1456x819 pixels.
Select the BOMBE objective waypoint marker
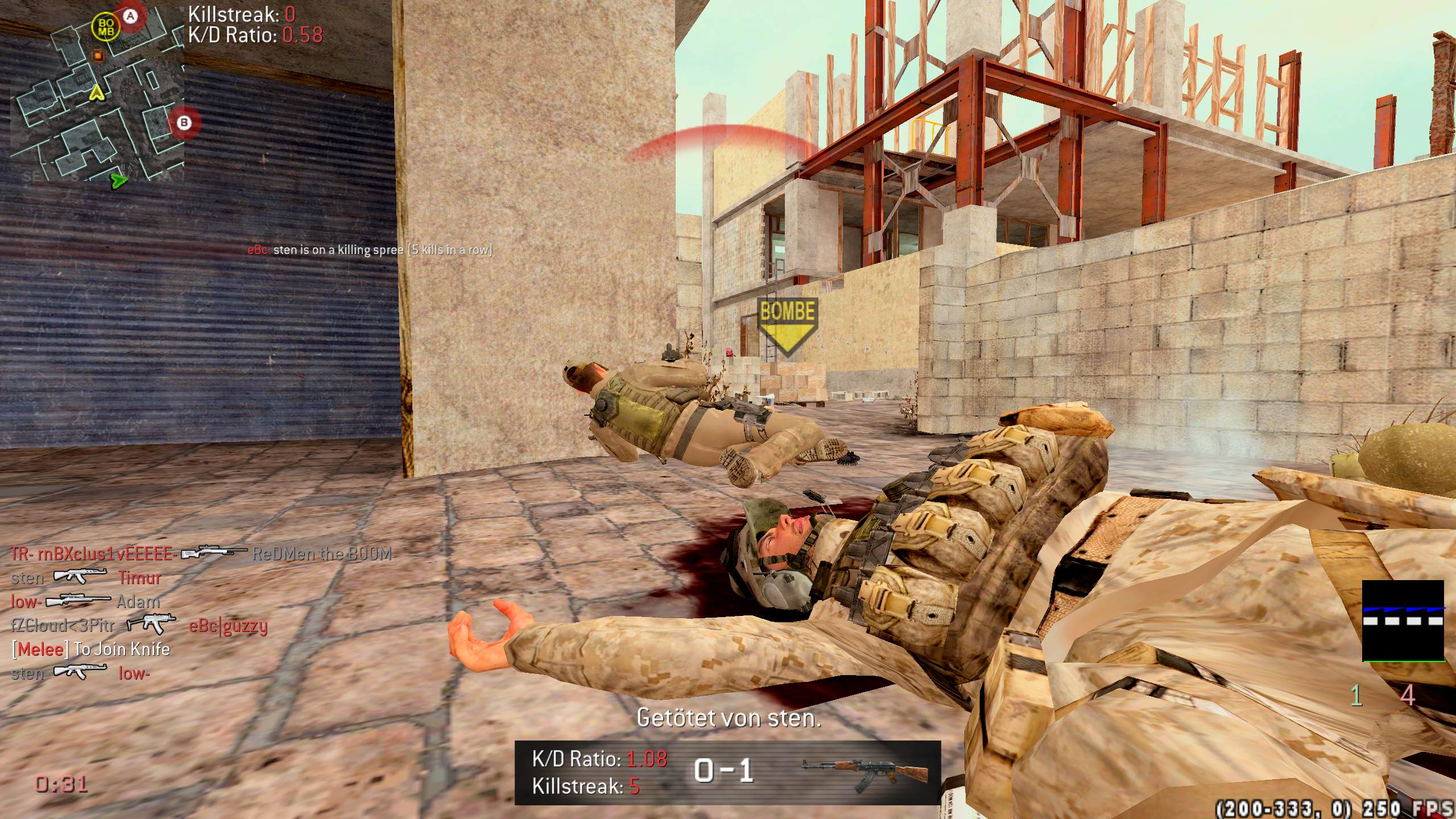[x=787, y=325]
